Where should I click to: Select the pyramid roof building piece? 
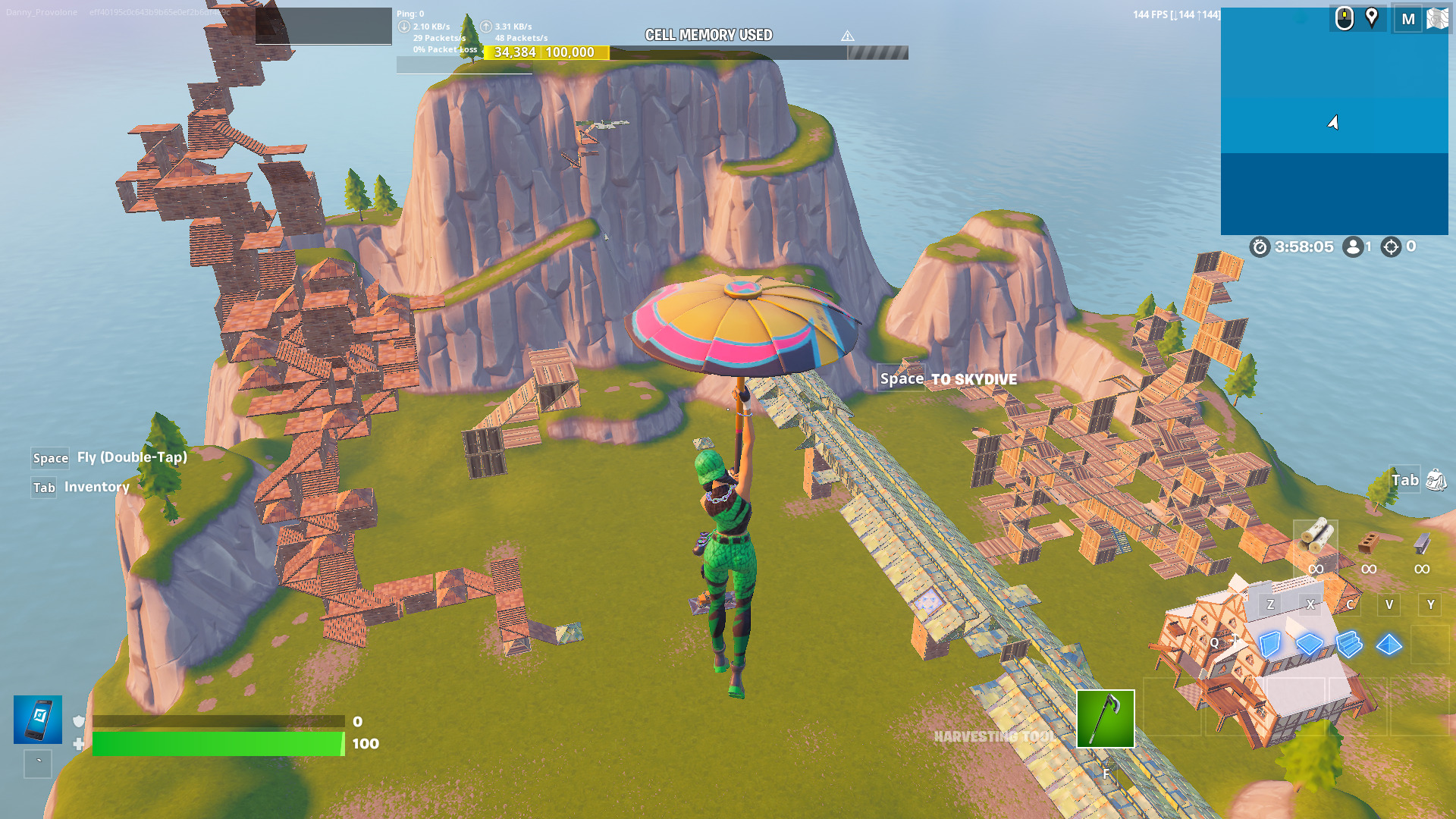[x=1389, y=645]
